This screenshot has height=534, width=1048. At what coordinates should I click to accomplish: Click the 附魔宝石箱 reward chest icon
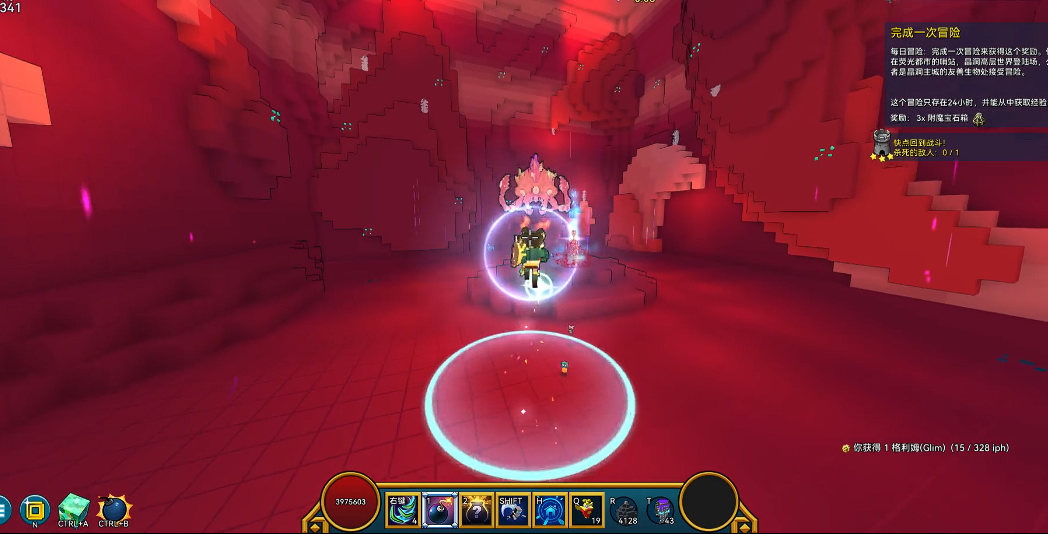point(978,118)
